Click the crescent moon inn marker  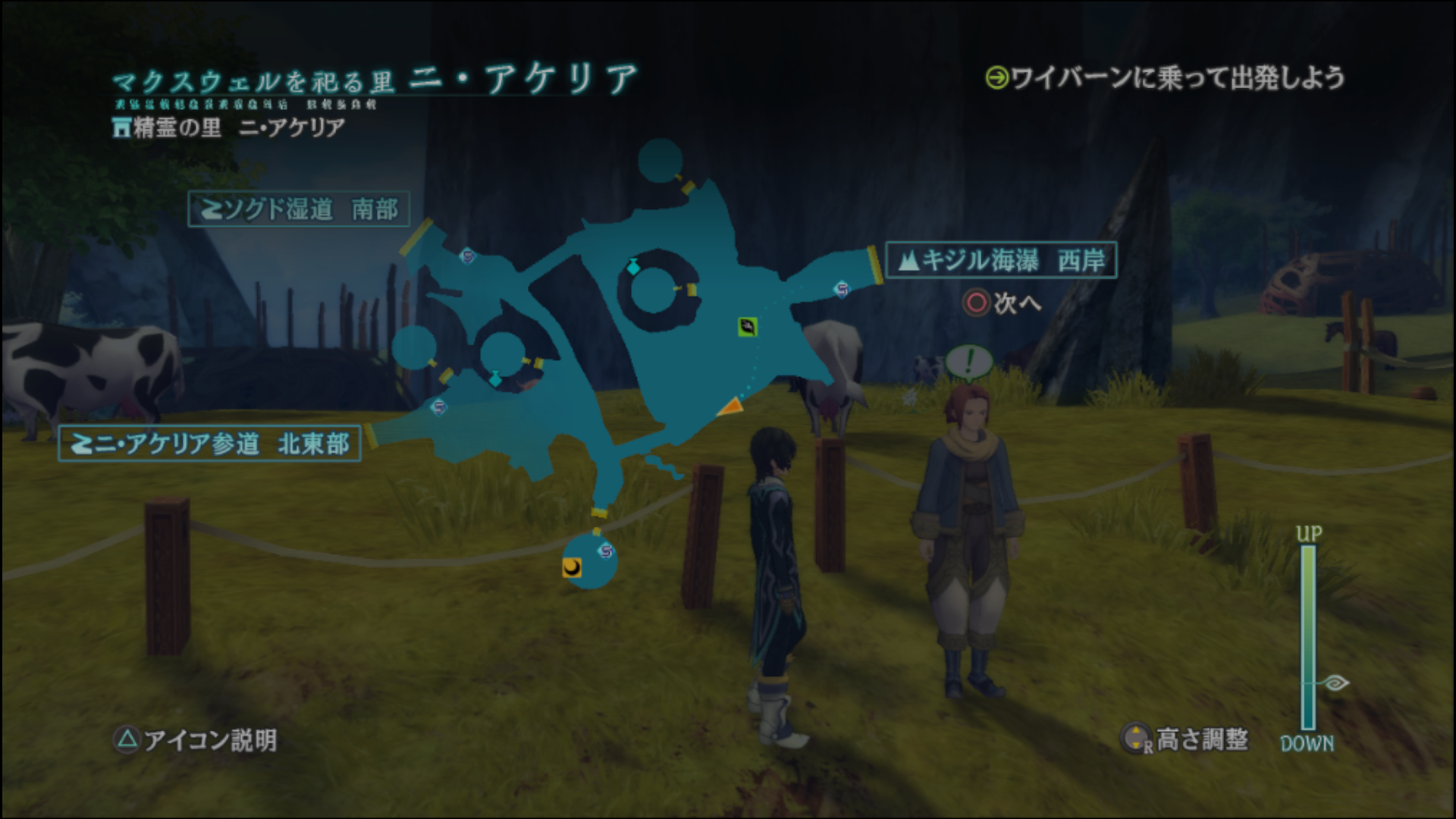(x=572, y=567)
